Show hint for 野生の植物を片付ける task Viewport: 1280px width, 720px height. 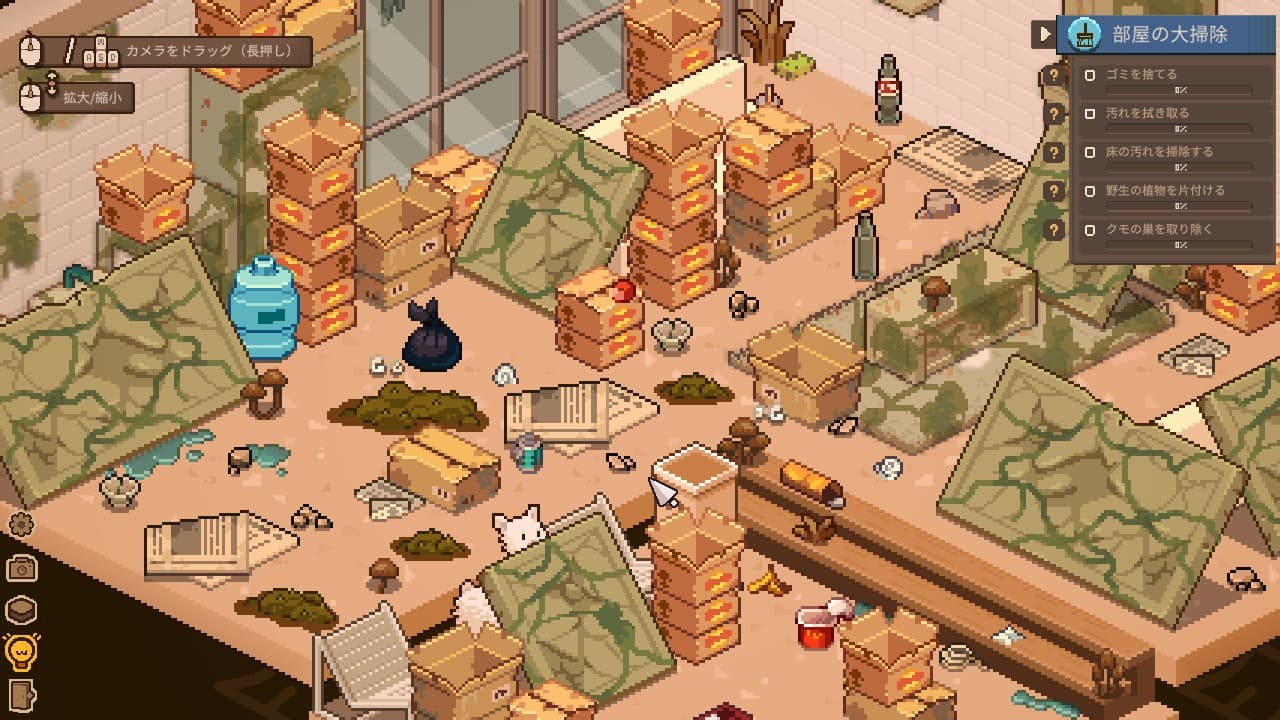pyautogui.click(x=1053, y=191)
